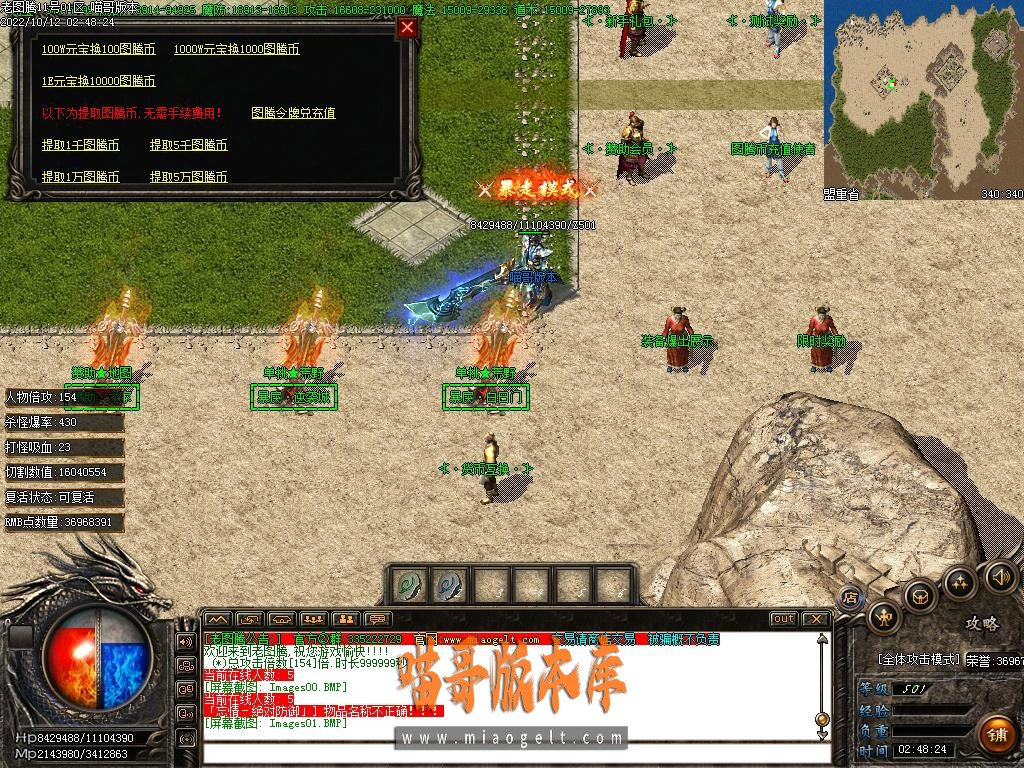1024x768 pixels.
Task: Open the bag chest round icon
Action: click(920, 597)
